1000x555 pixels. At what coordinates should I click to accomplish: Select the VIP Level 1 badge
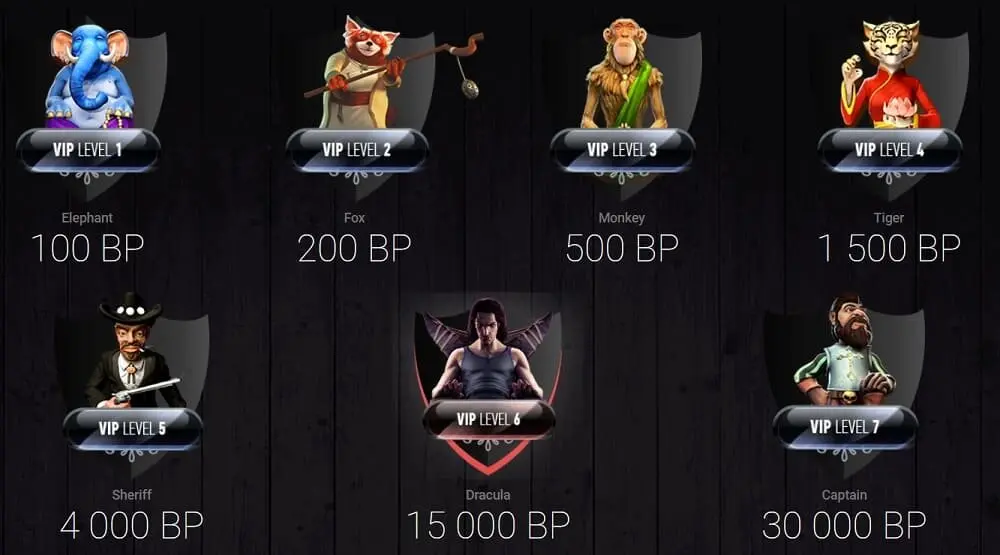pos(88,151)
